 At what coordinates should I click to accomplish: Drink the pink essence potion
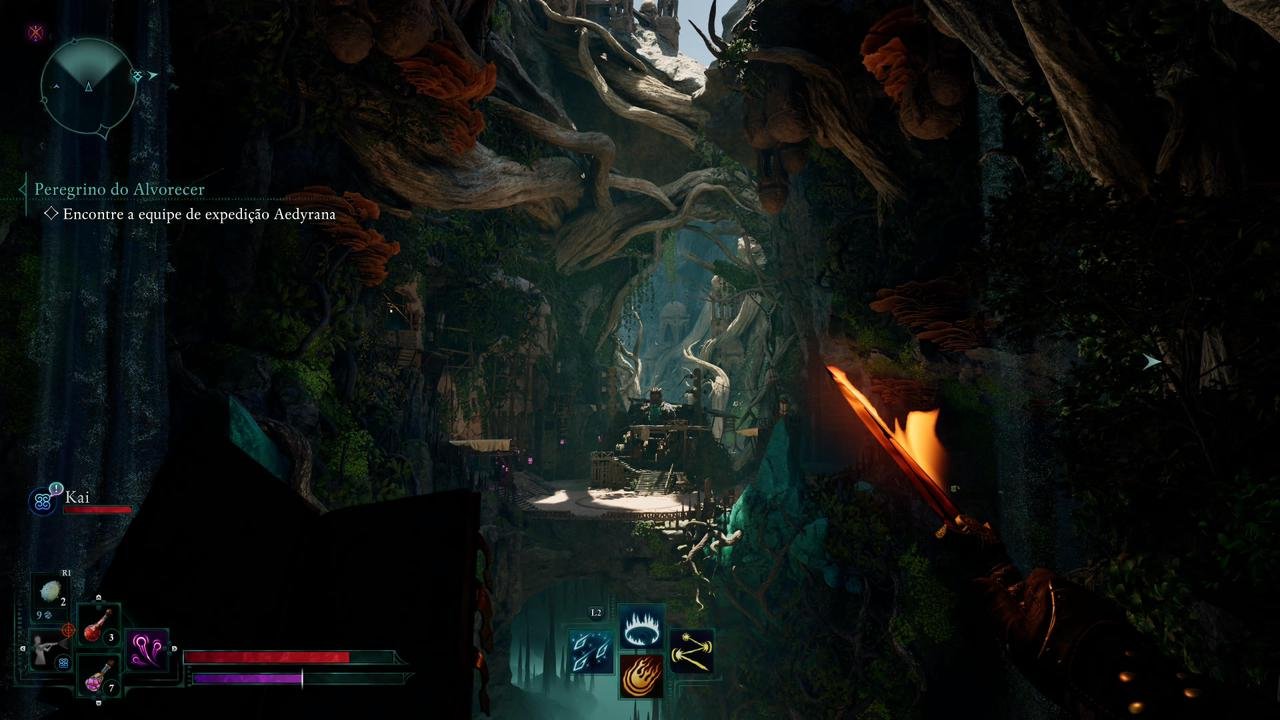pyautogui.click(x=98, y=678)
